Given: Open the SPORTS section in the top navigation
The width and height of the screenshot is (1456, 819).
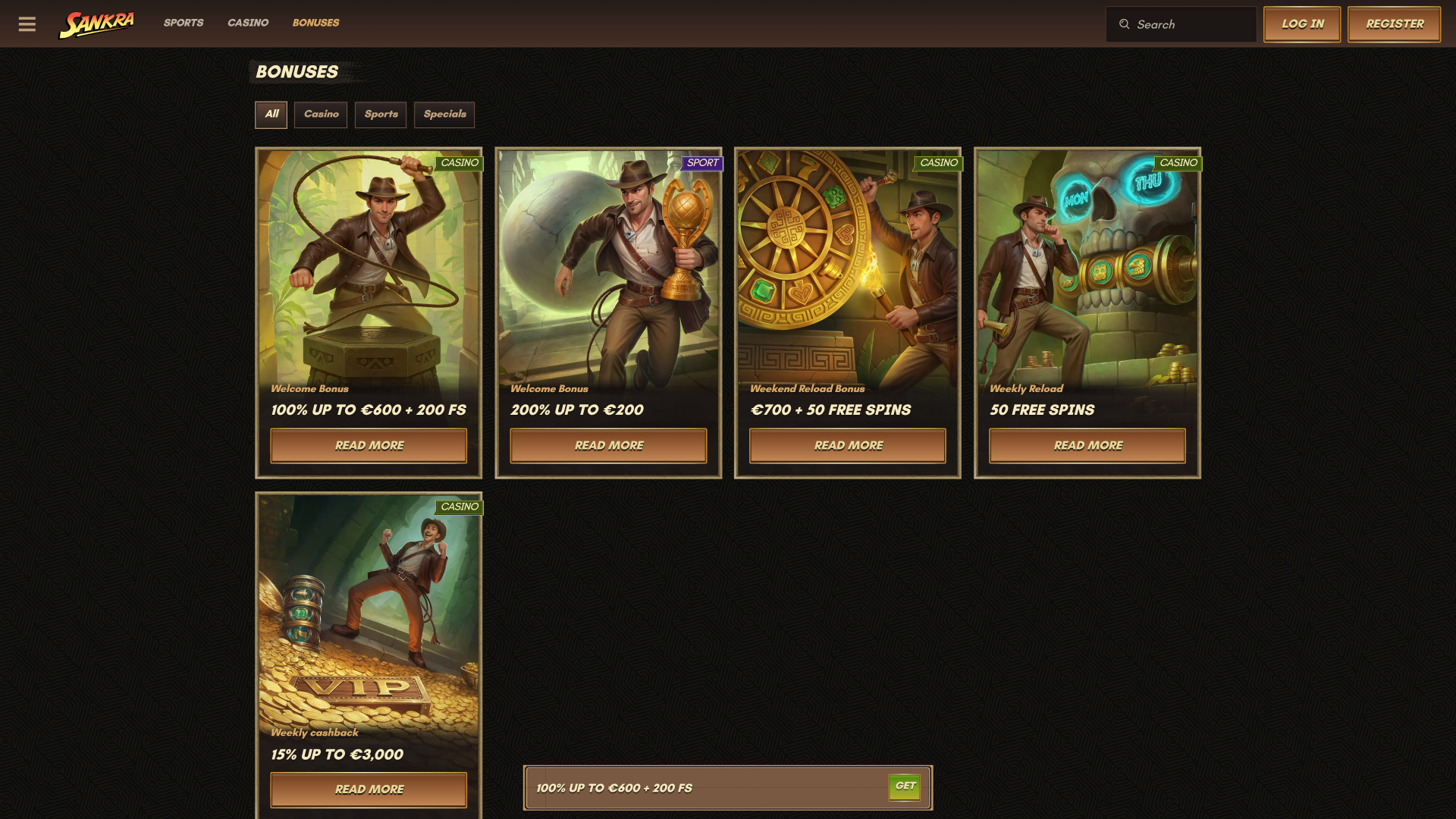Looking at the screenshot, I should [184, 23].
